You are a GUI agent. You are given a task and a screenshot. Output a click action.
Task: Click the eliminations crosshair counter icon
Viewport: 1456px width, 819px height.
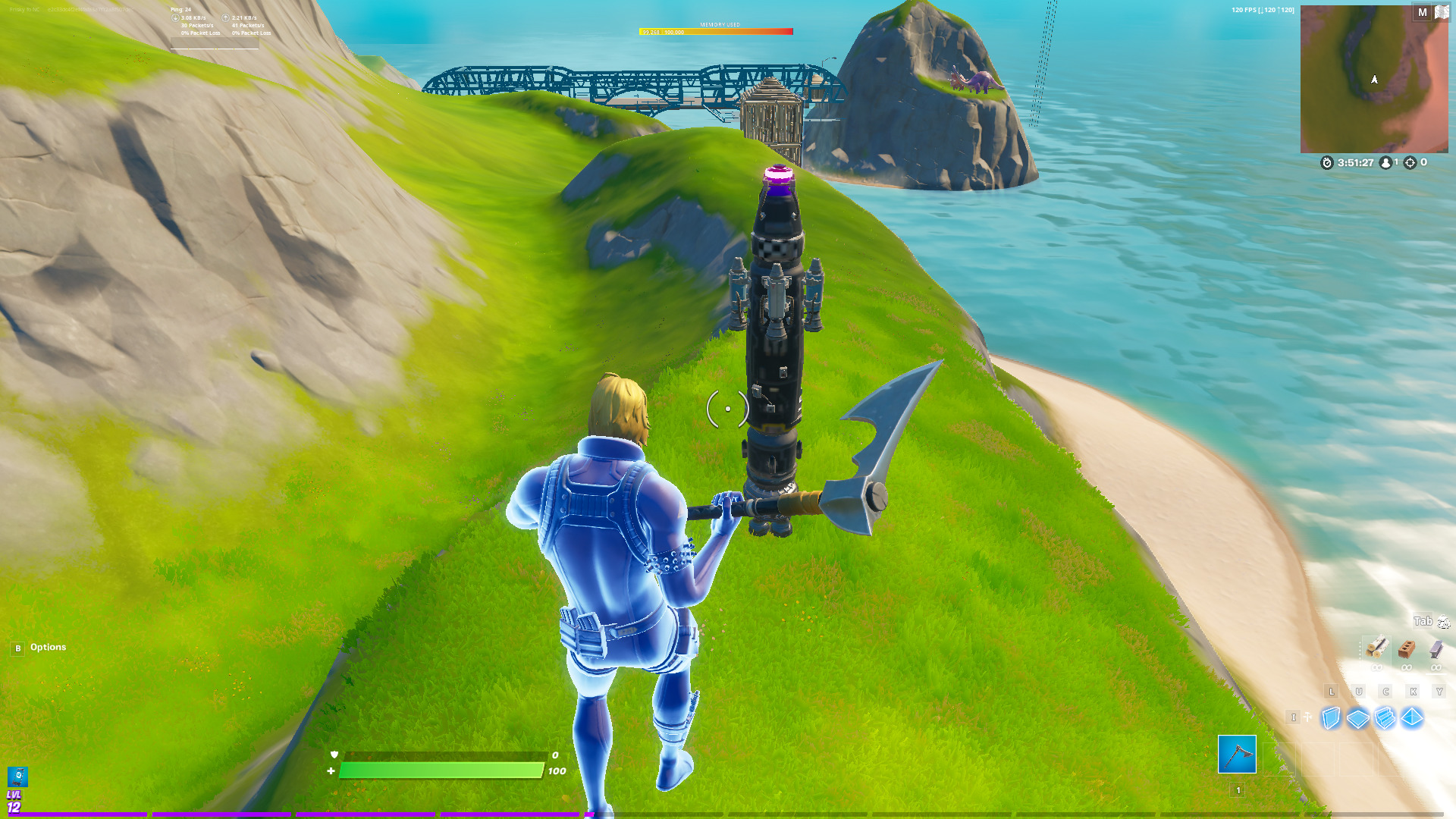point(1410,162)
